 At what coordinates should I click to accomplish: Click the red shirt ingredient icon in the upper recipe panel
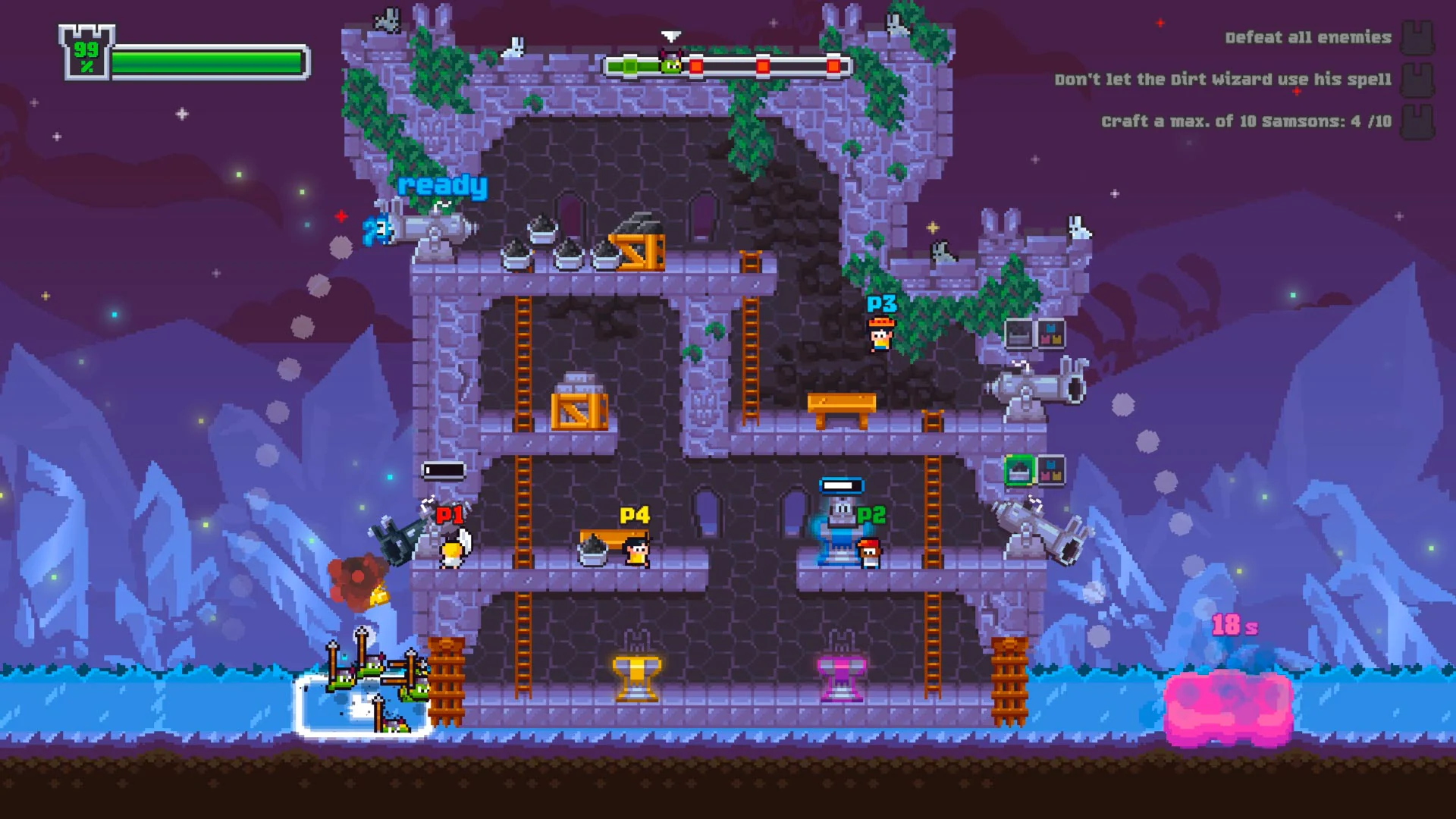point(1046,339)
